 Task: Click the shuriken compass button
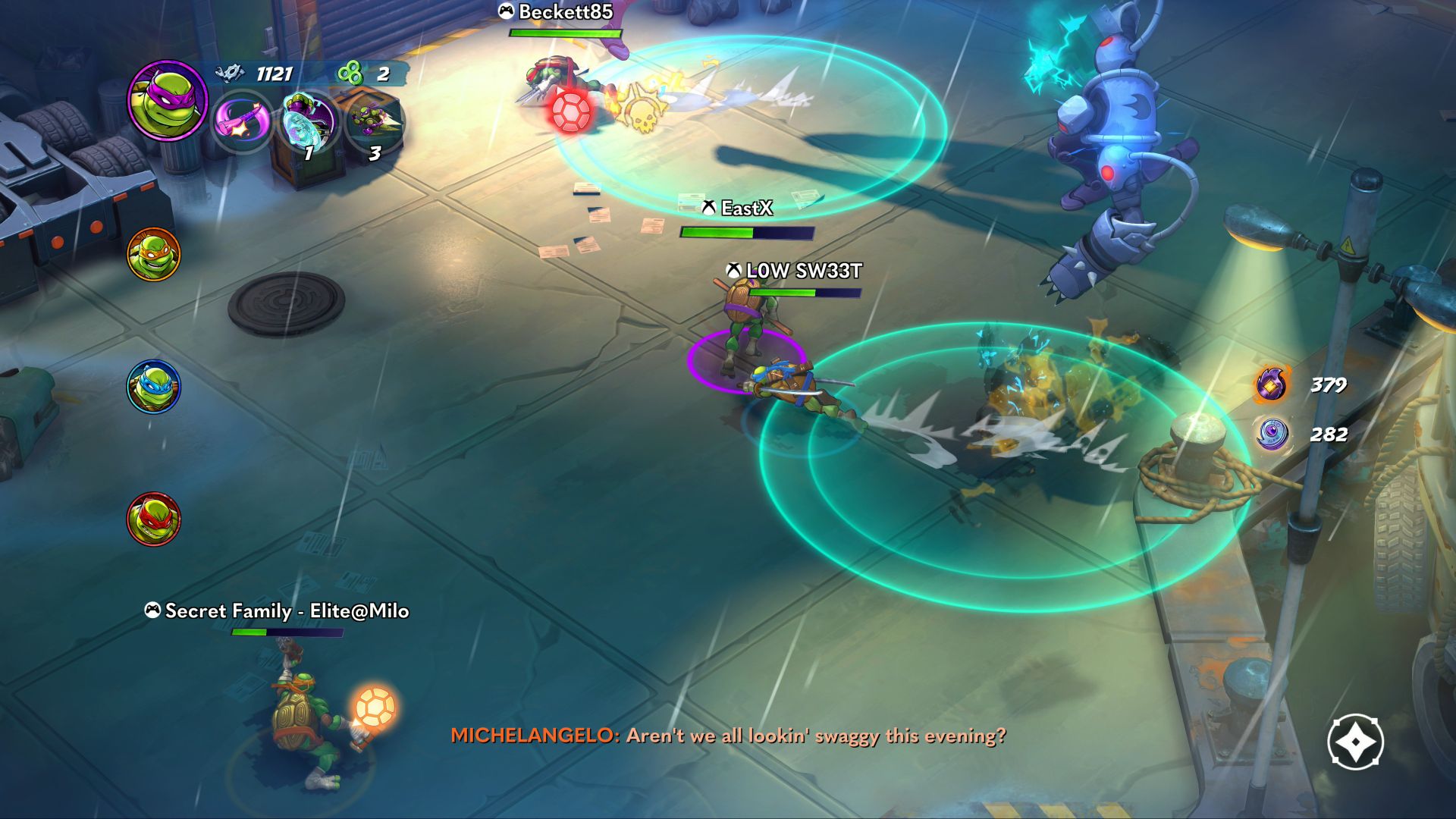coord(1355,742)
